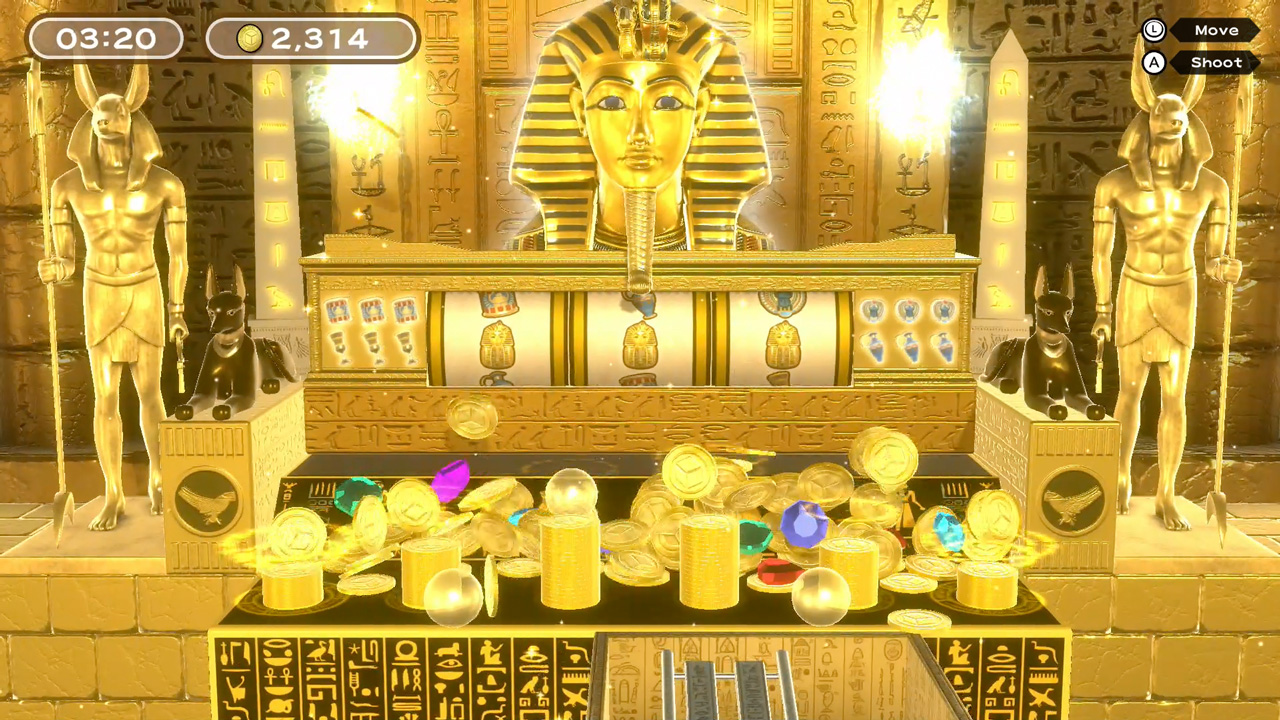Click the coin counter icon in the HUD

249,39
